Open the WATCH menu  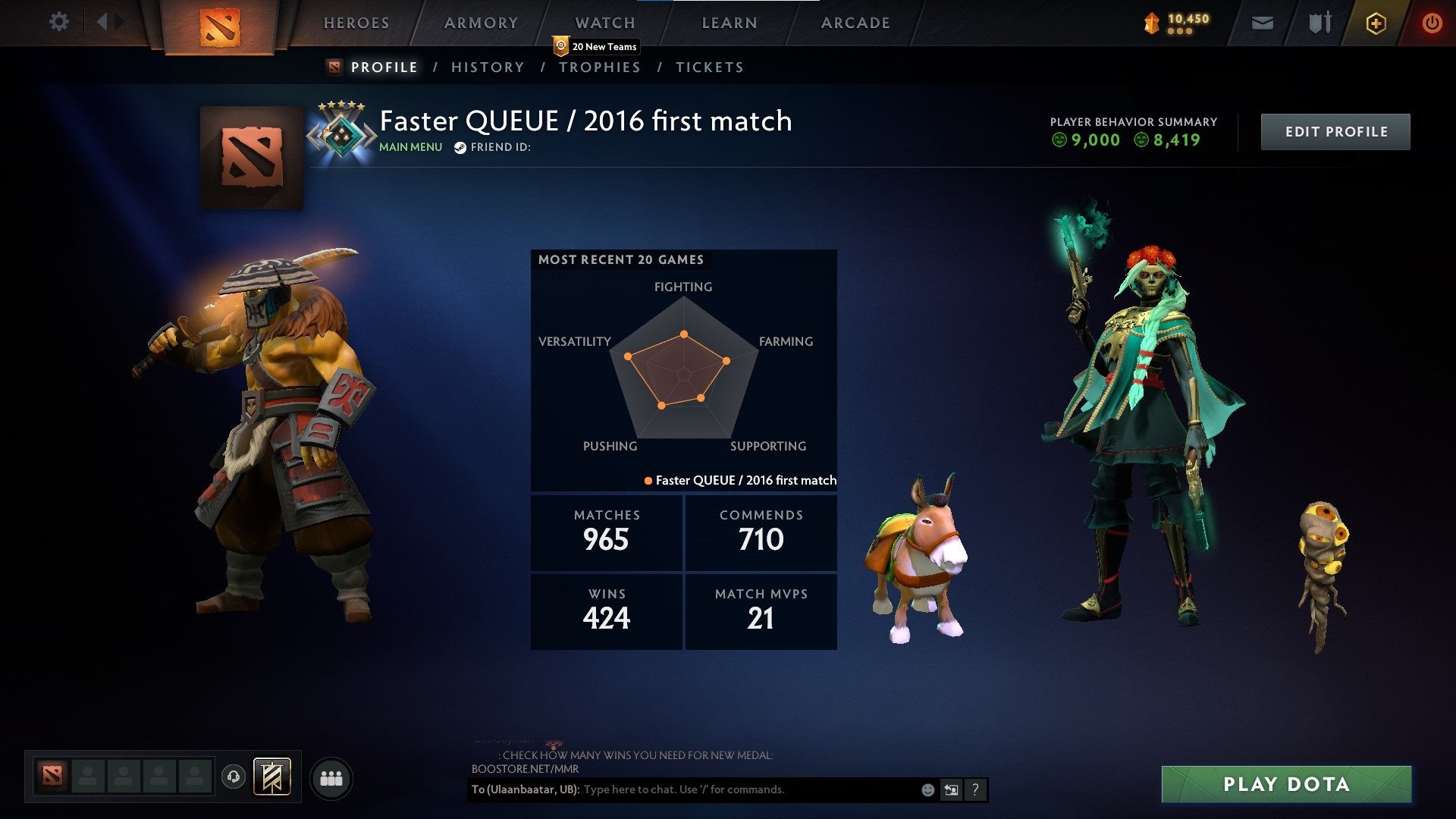(x=605, y=23)
